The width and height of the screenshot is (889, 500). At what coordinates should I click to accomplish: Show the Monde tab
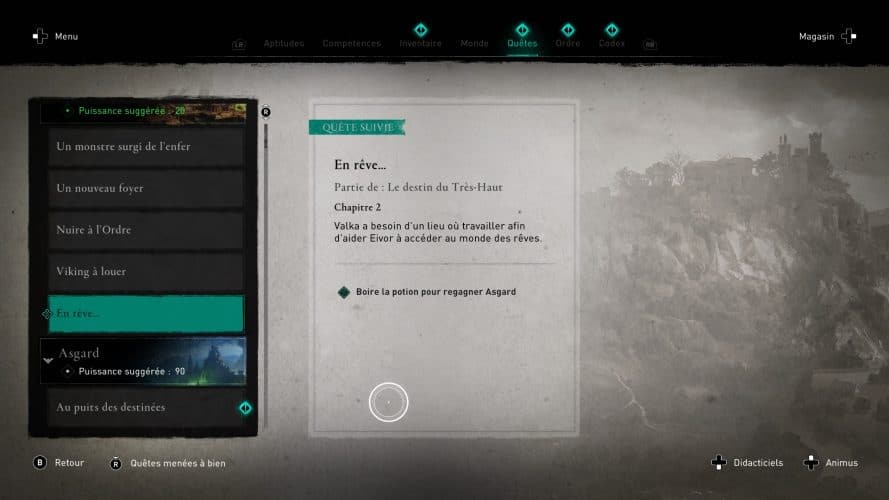(x=474, y=44)
